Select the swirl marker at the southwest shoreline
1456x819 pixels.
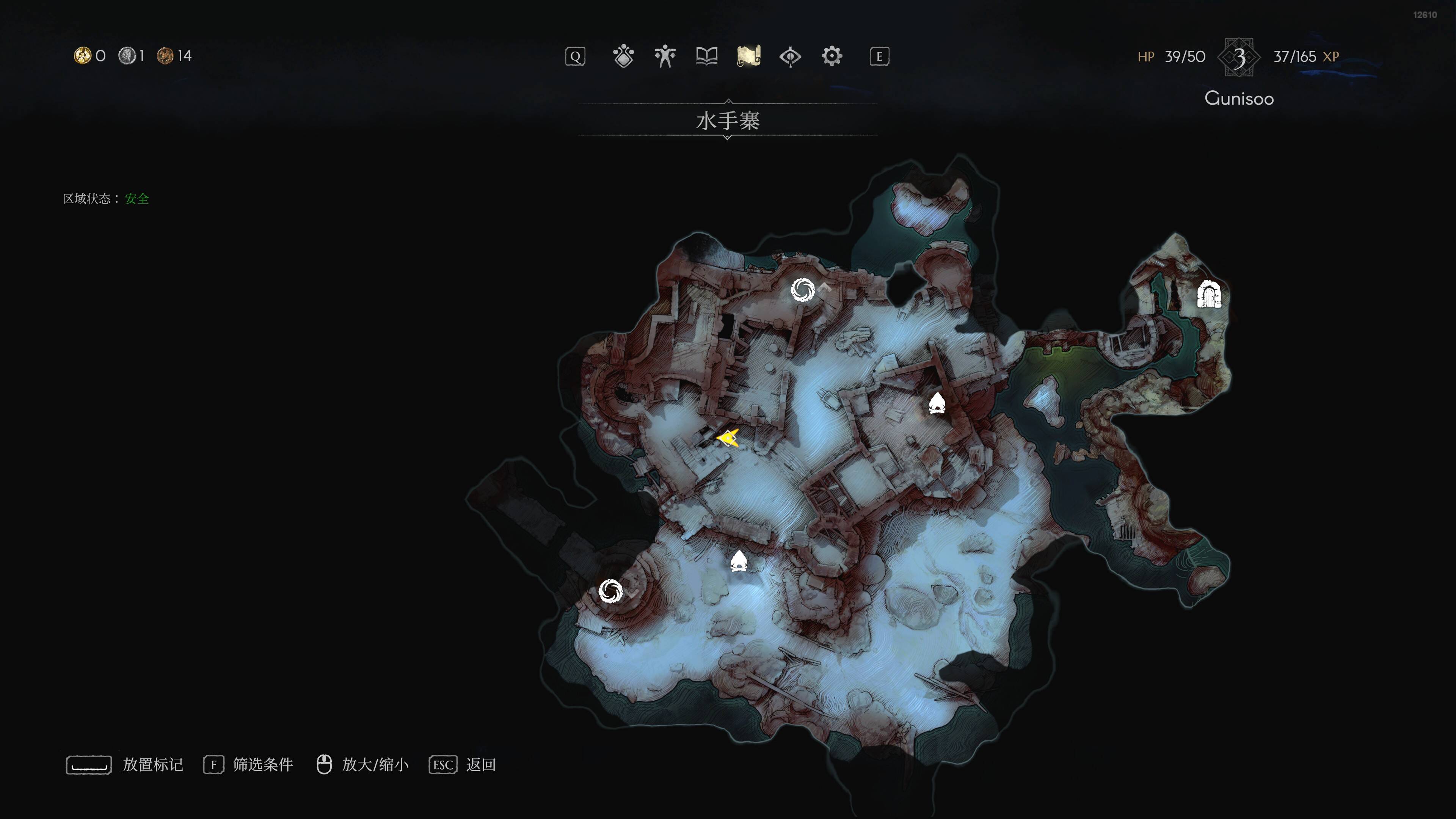tap(610, 591)
